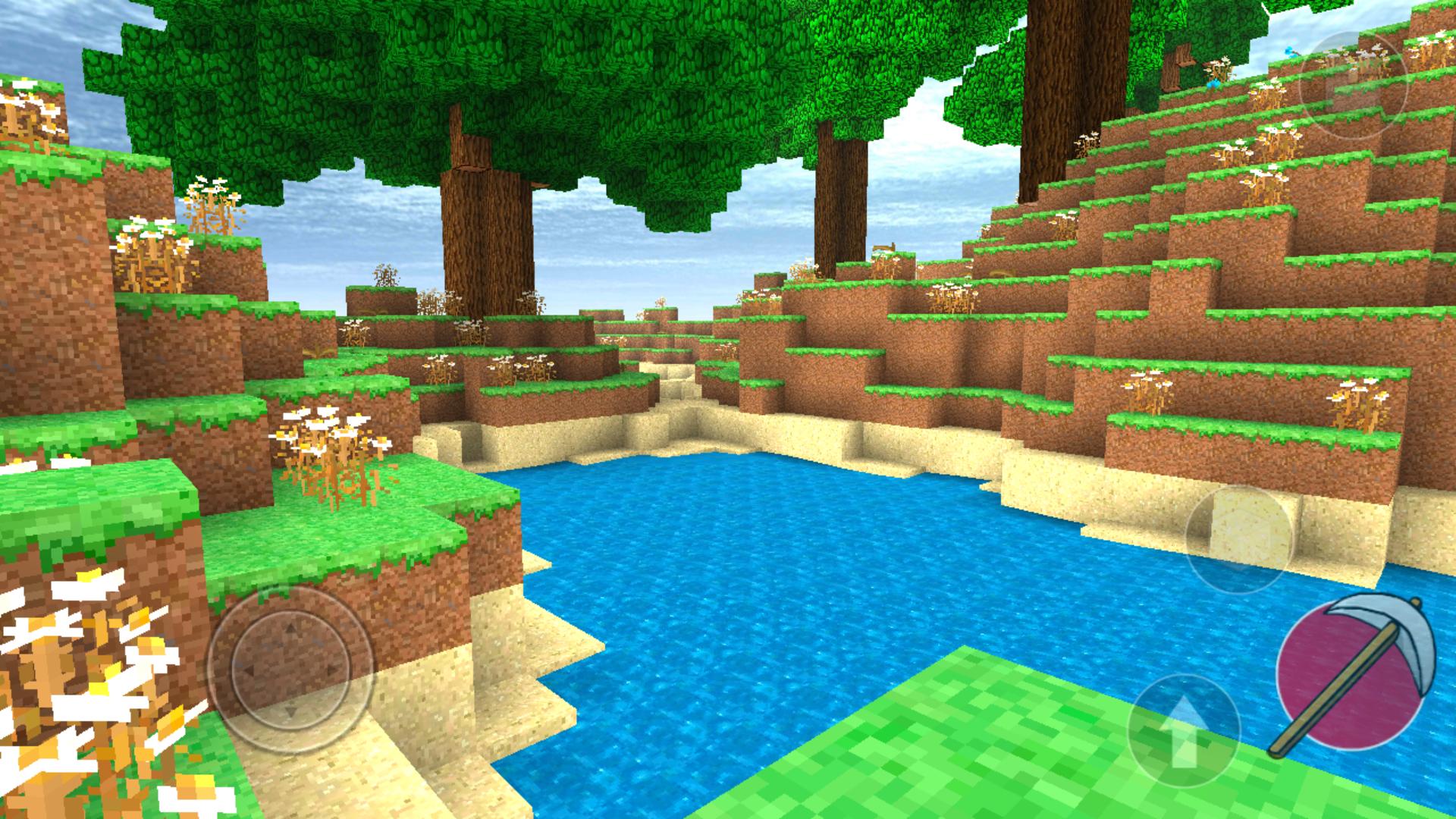Viewport: 1456px width, 819px height.
Task: Tap the up arrow on the movement joystick
Action: 290,627
